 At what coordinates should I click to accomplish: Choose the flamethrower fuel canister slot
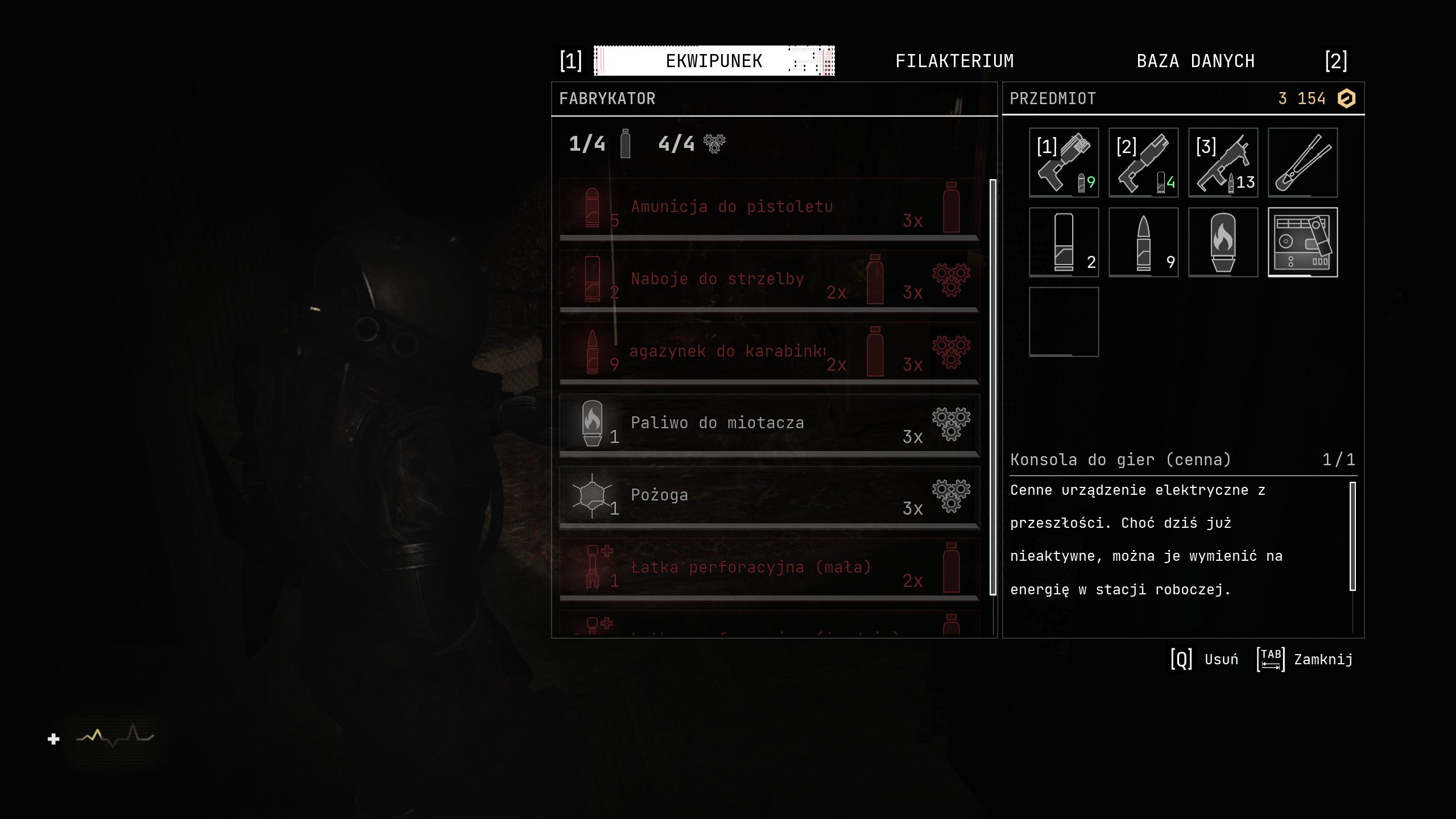click(x=1223, y=242)
